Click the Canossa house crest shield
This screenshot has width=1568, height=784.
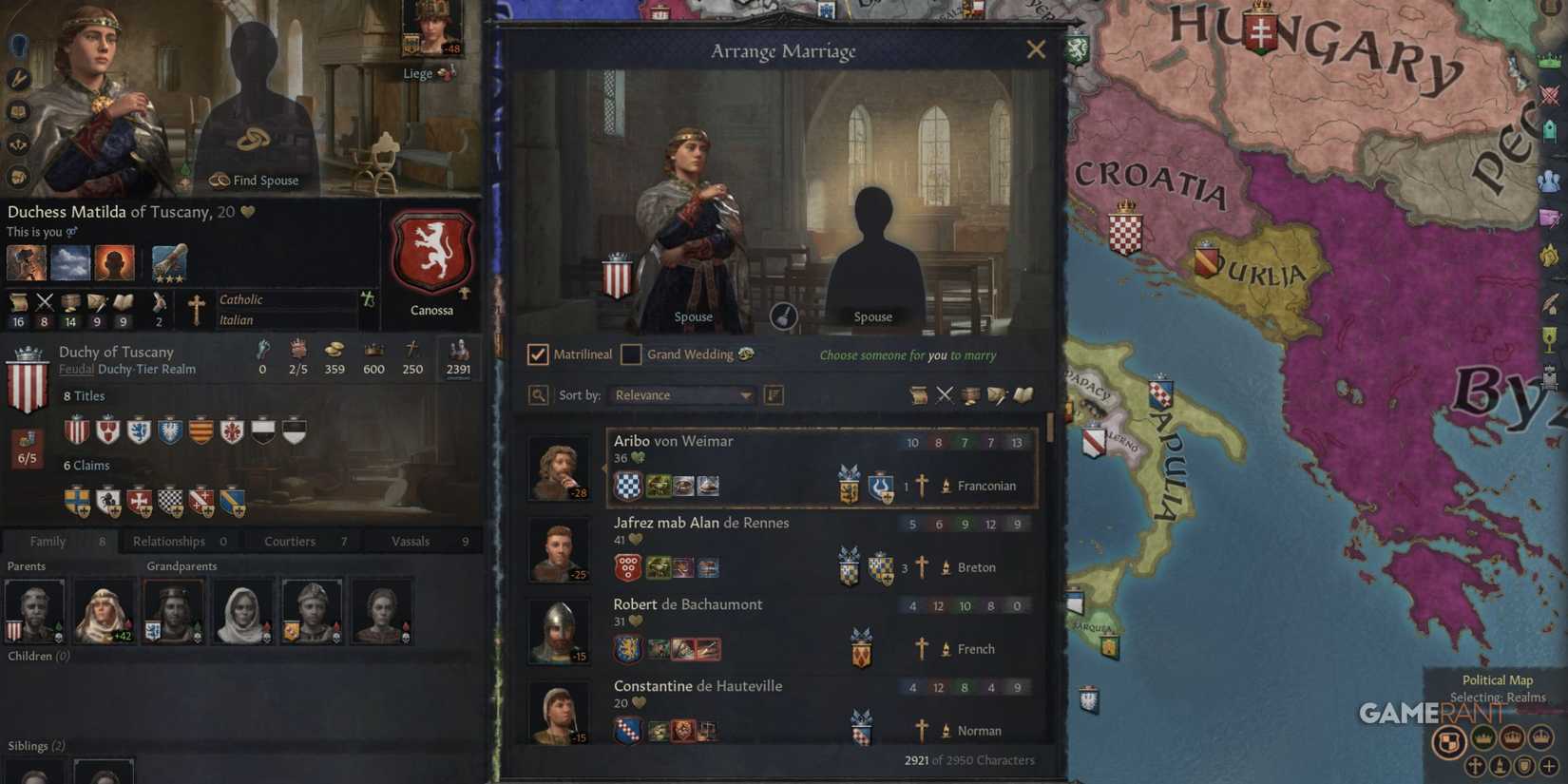(431, 251)
